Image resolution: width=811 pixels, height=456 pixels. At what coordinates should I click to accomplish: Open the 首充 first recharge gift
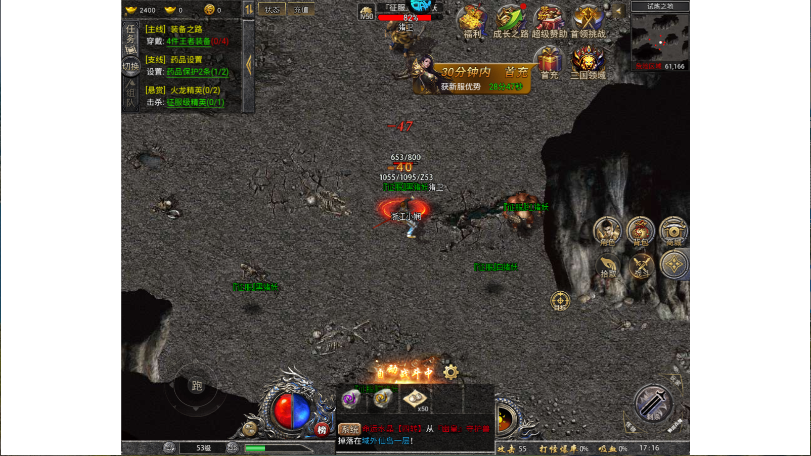click(x=548, y=60)
